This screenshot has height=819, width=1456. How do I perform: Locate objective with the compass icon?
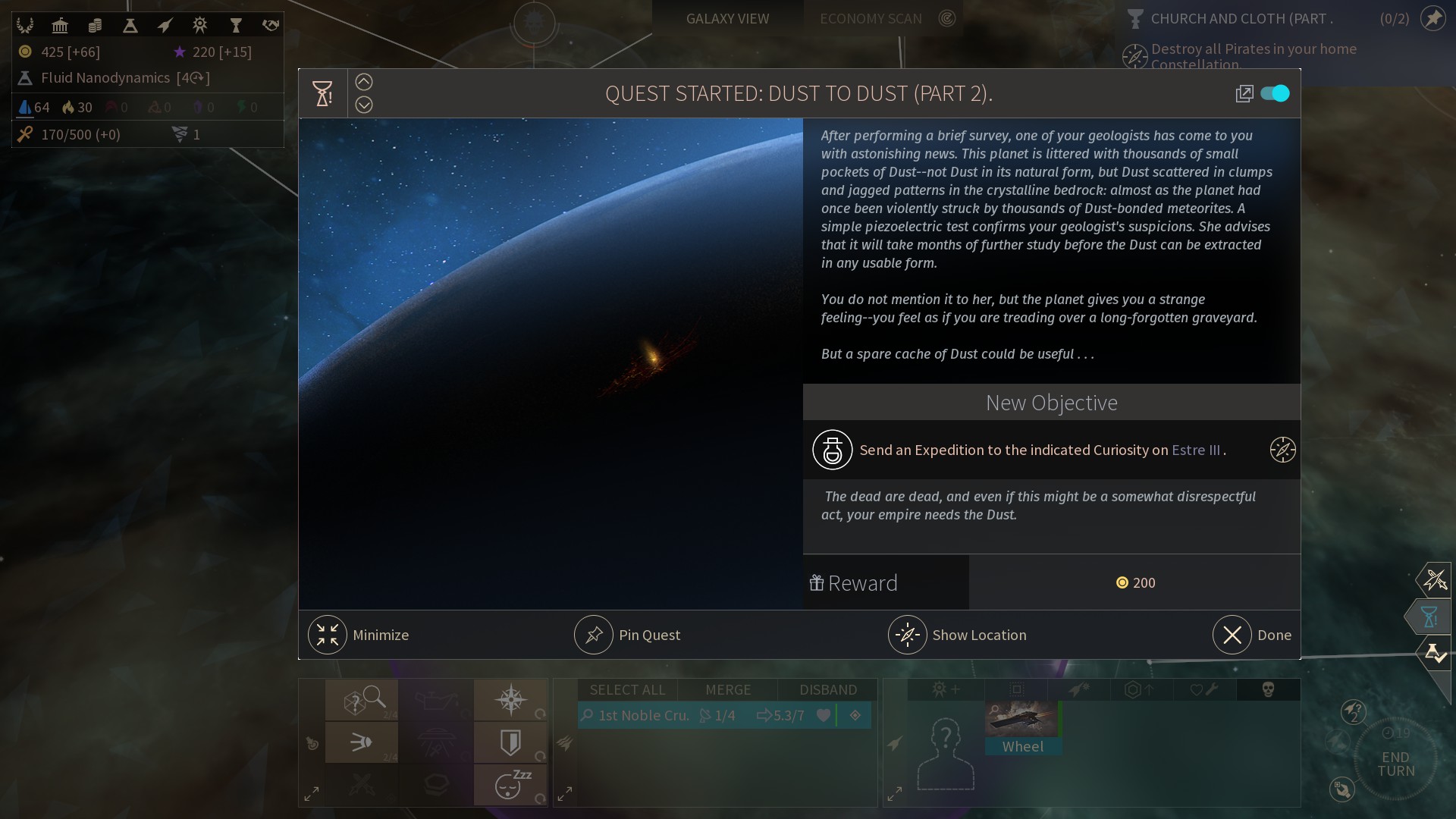click(1282, 450)
